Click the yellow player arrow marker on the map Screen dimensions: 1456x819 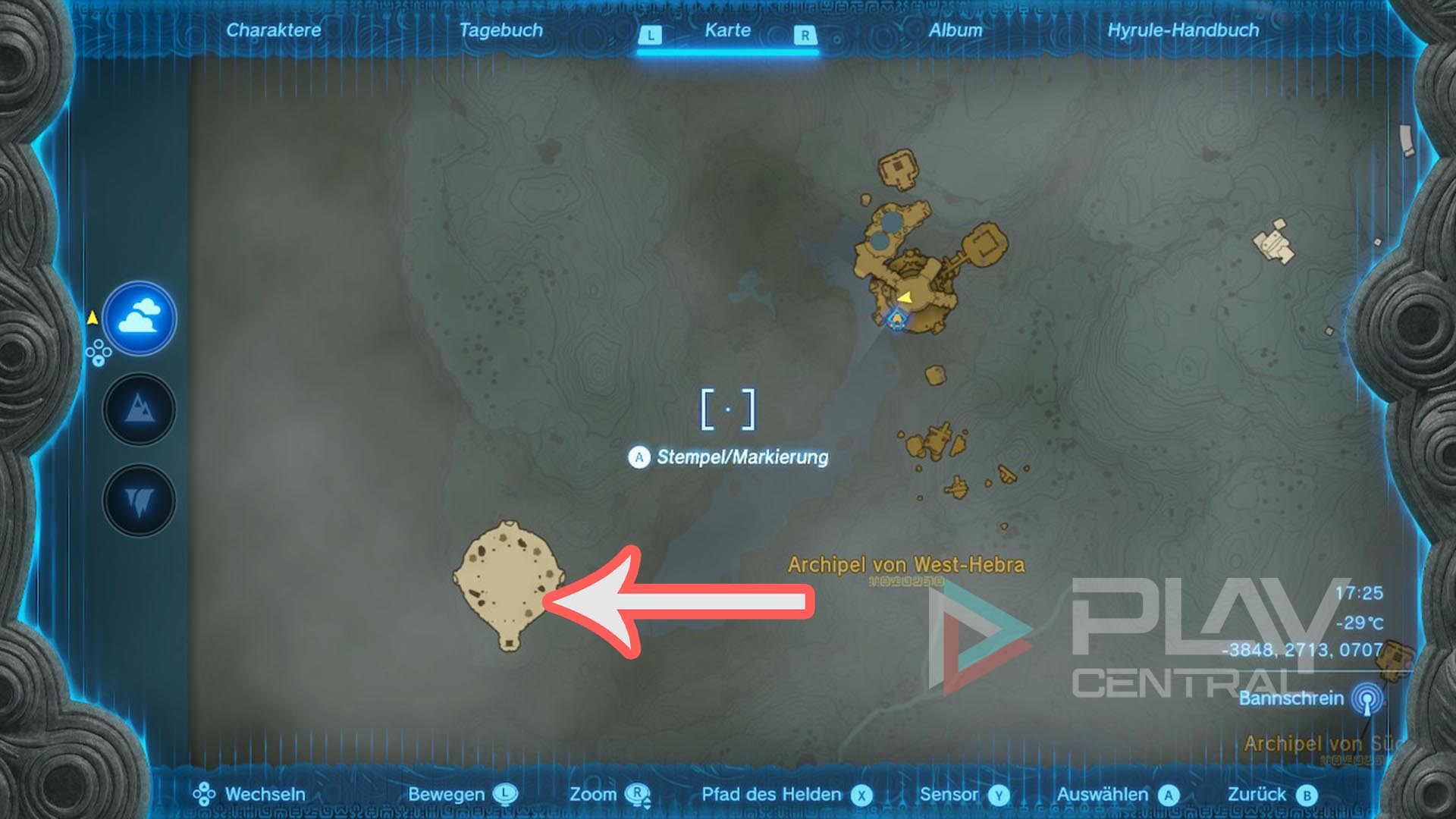tap(905, 299)
